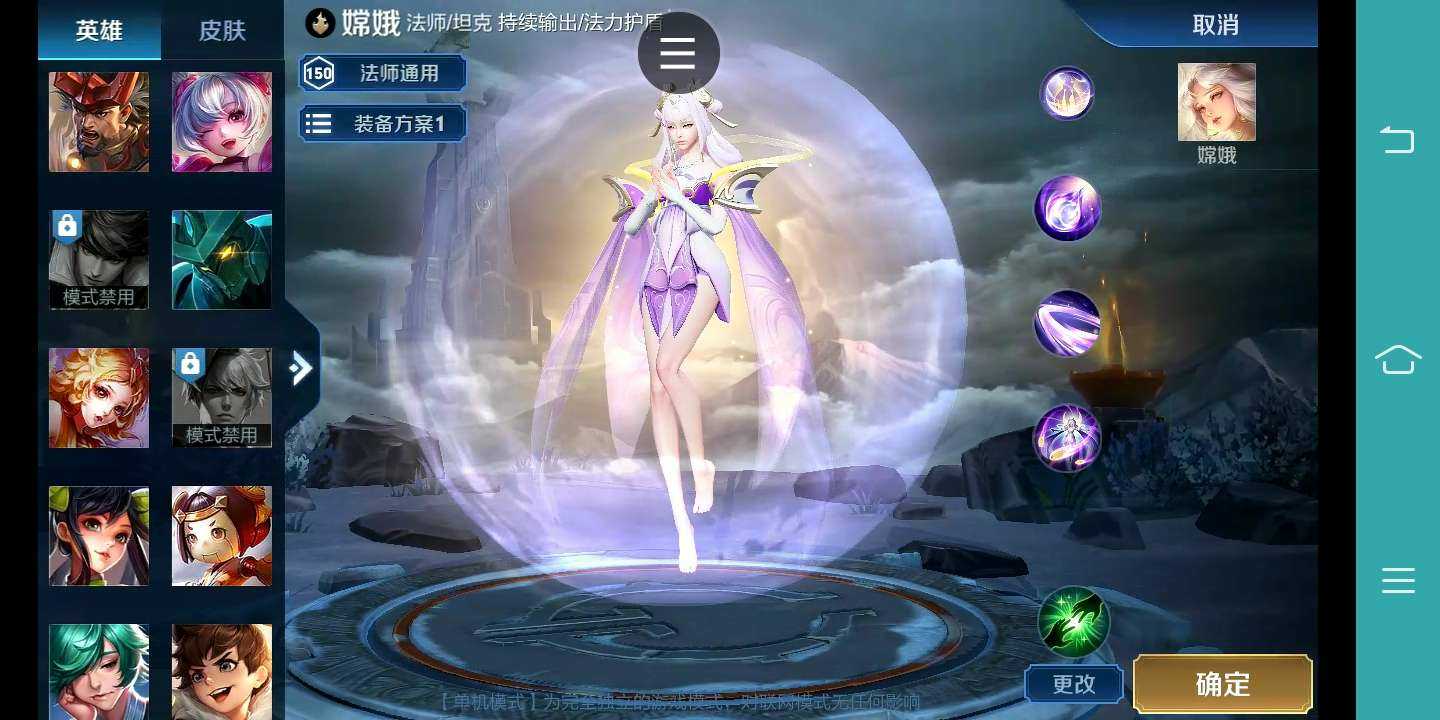The image size is (1440, 720).
Task: Select the top-left warrior hero thumbnail
Action: [x=98, y=121]
